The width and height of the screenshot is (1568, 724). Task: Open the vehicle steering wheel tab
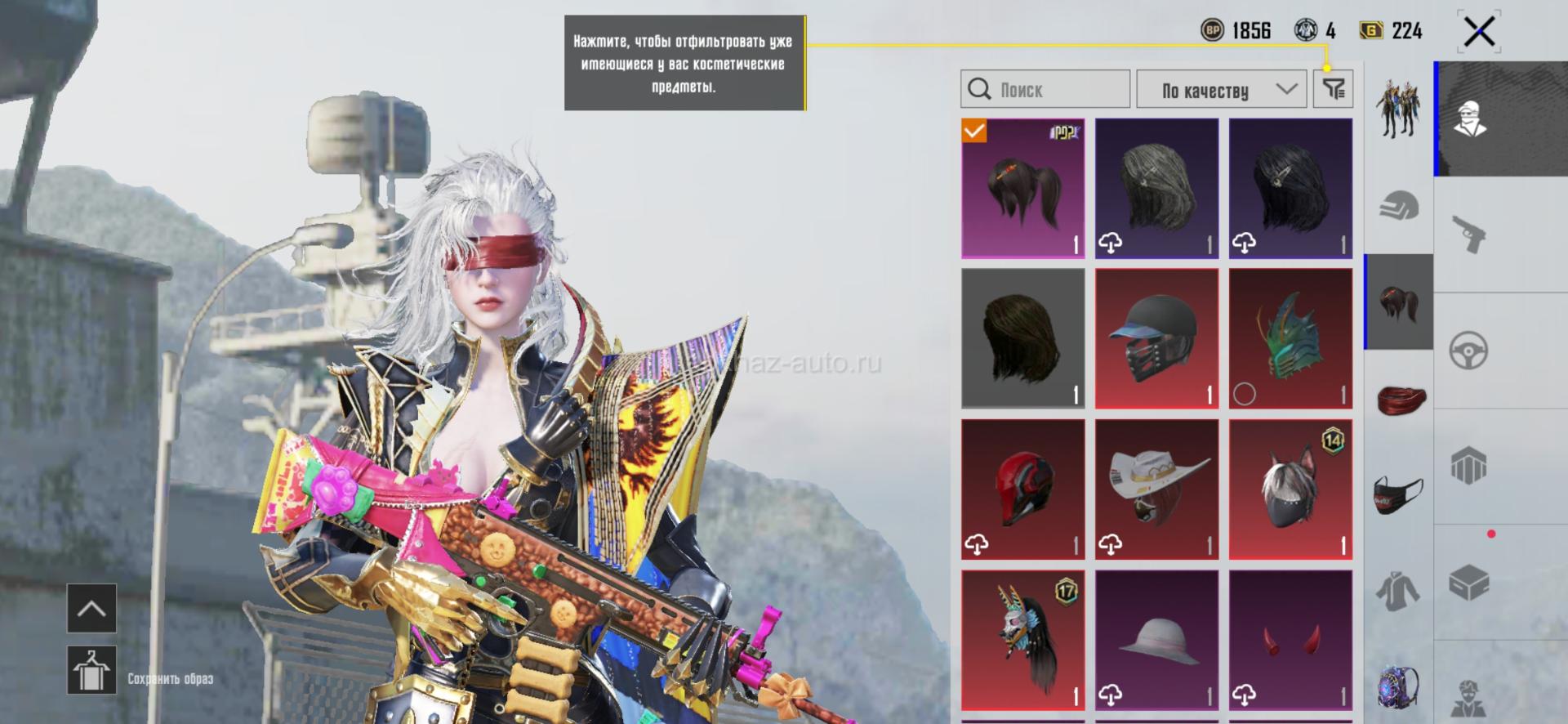coord(1468,351)
